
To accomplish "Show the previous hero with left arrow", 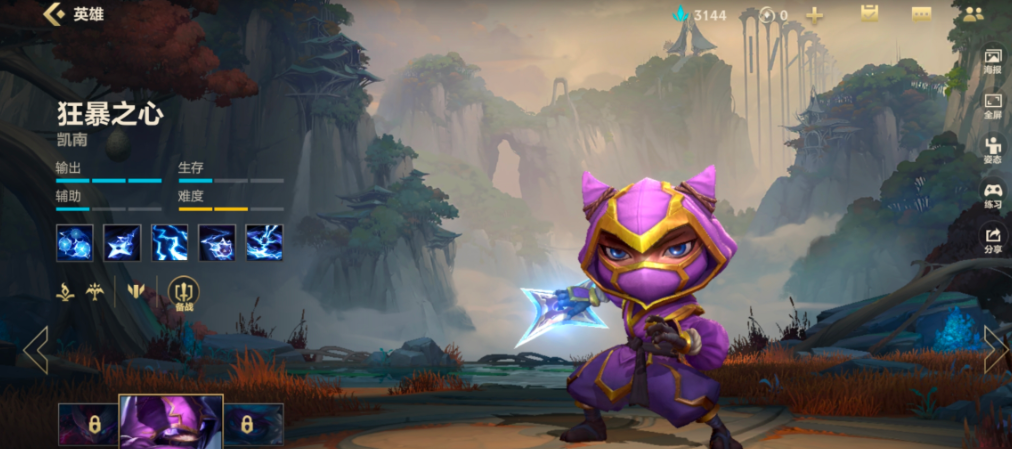I will coord(36,349).
